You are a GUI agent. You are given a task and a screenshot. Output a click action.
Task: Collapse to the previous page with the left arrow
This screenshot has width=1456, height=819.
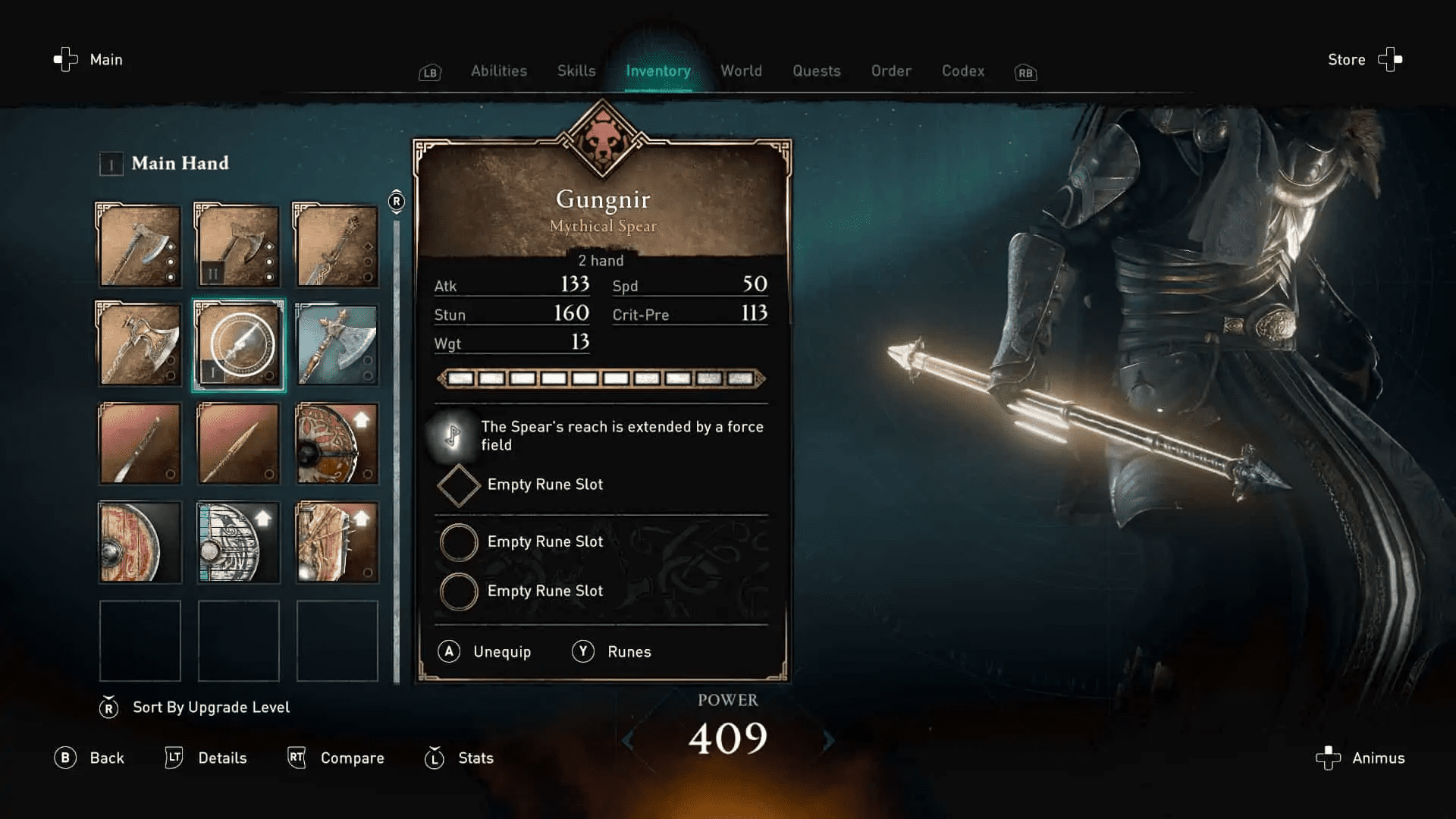tap(627, 742)
